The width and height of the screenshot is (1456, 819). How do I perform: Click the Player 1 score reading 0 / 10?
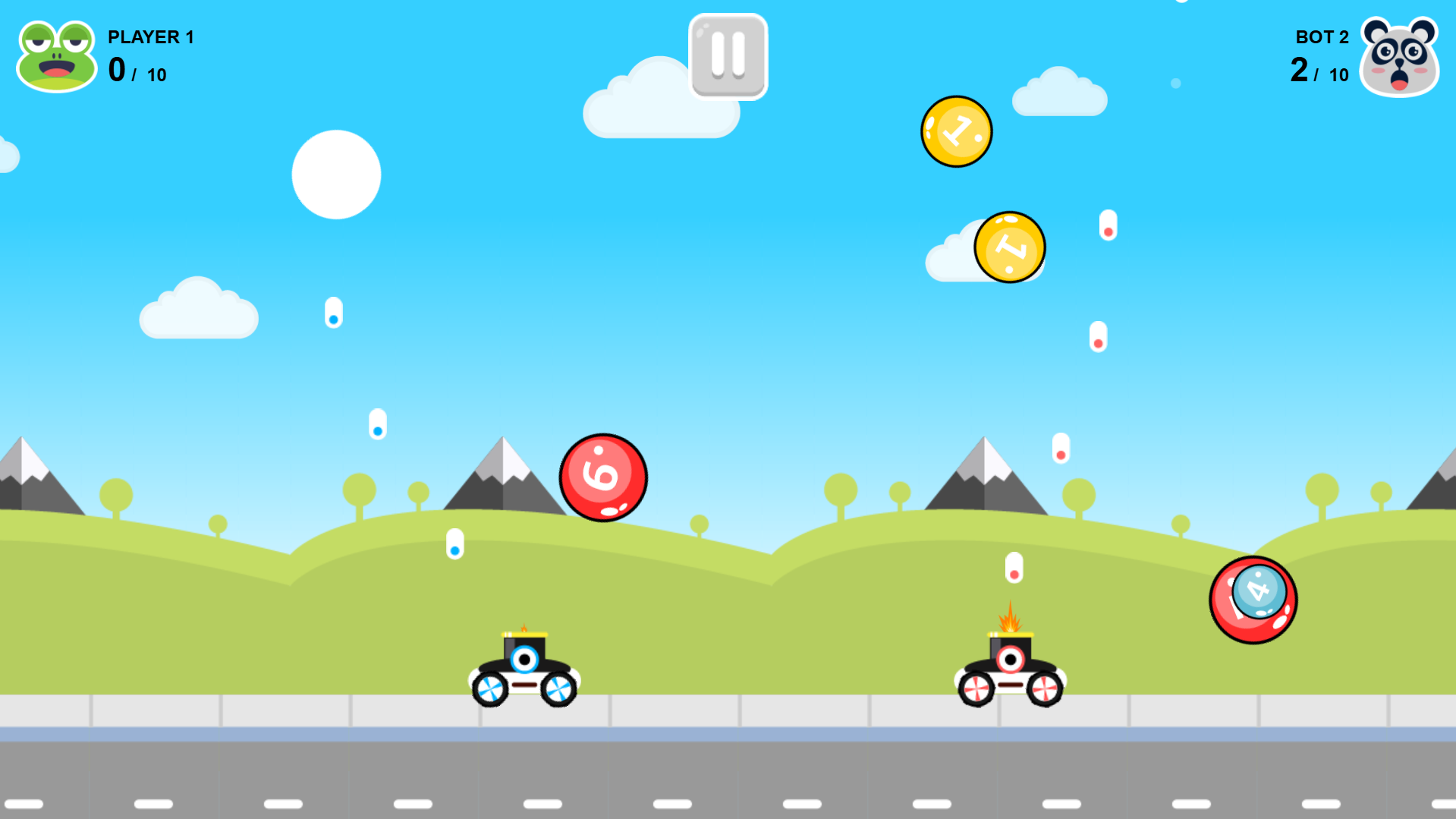coord(137,72)
